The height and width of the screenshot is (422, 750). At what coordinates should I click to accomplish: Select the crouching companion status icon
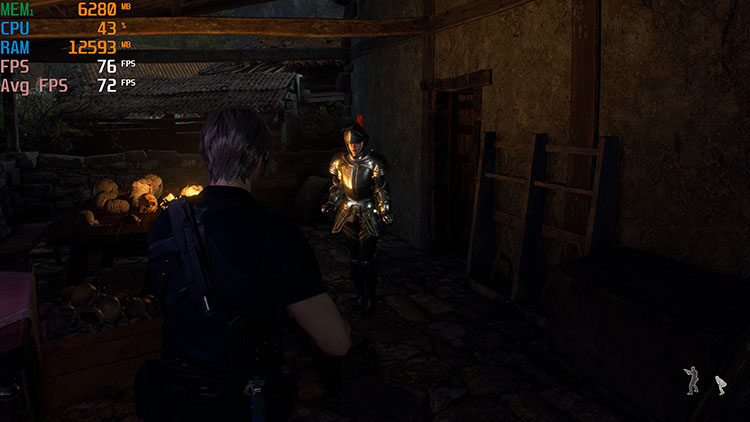[x=720, y=384]
